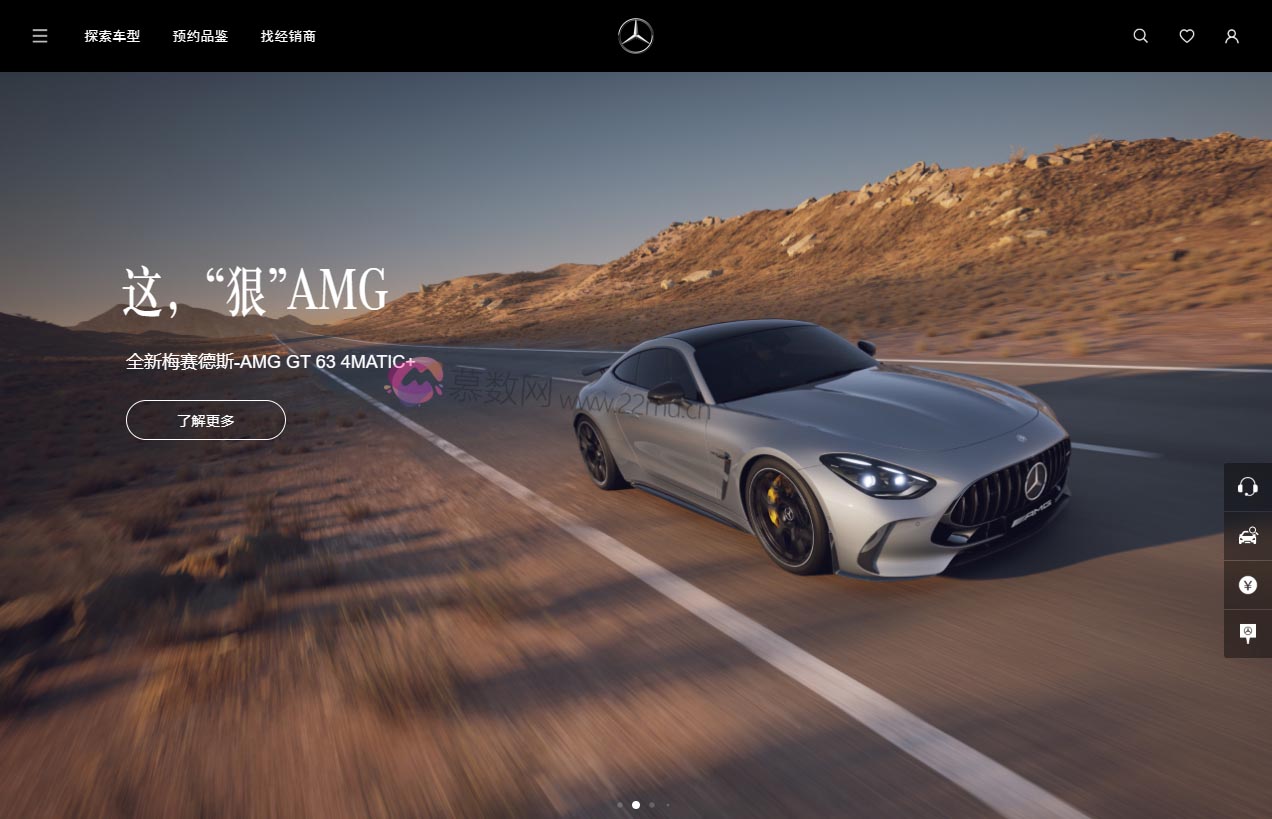1272x819 pixels.
Task: Open search with the magnifying glass icon
Action: pos(1140,36)
